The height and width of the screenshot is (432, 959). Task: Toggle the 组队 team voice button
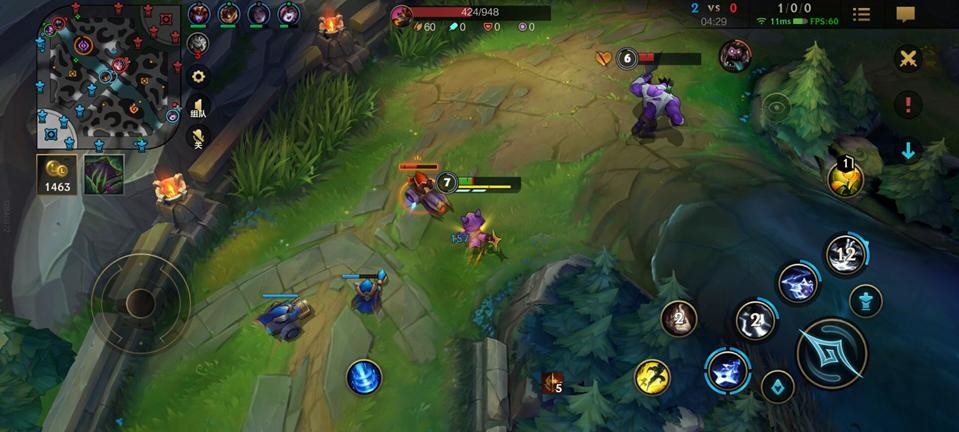pos(198,108)
